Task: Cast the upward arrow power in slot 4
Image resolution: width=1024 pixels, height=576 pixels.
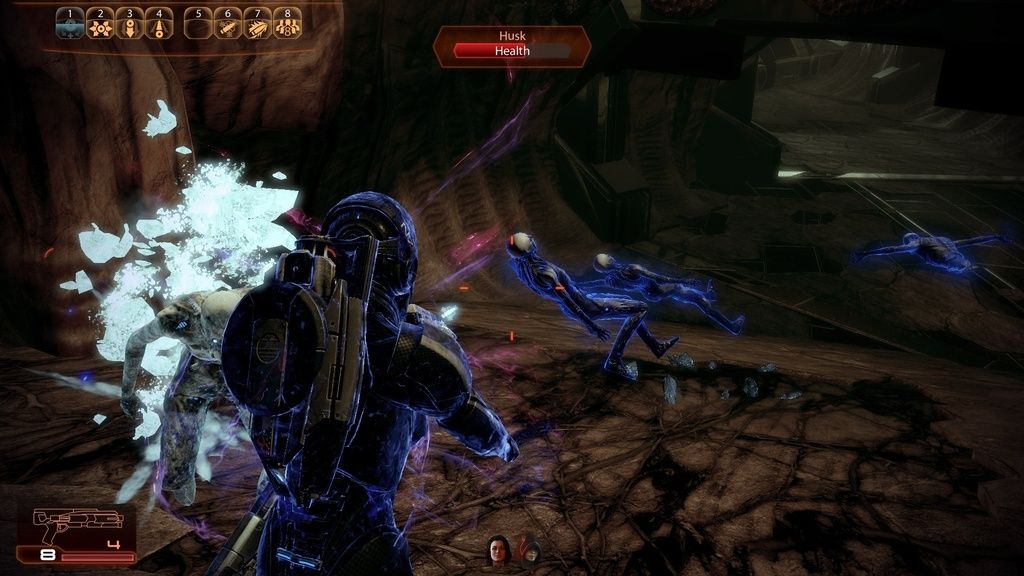Action: [159, 24]
